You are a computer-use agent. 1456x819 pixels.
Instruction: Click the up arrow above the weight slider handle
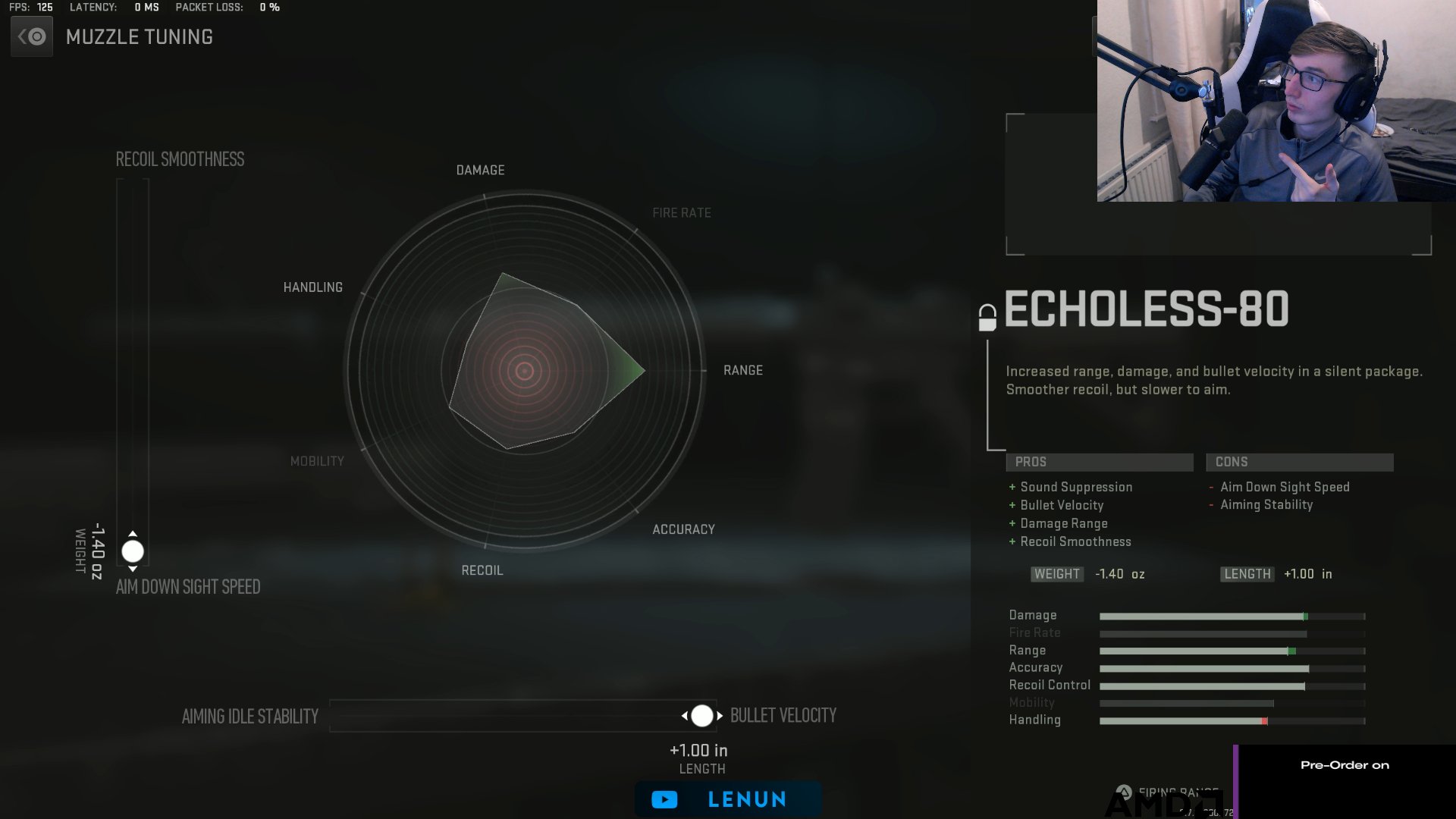(132, 532)
